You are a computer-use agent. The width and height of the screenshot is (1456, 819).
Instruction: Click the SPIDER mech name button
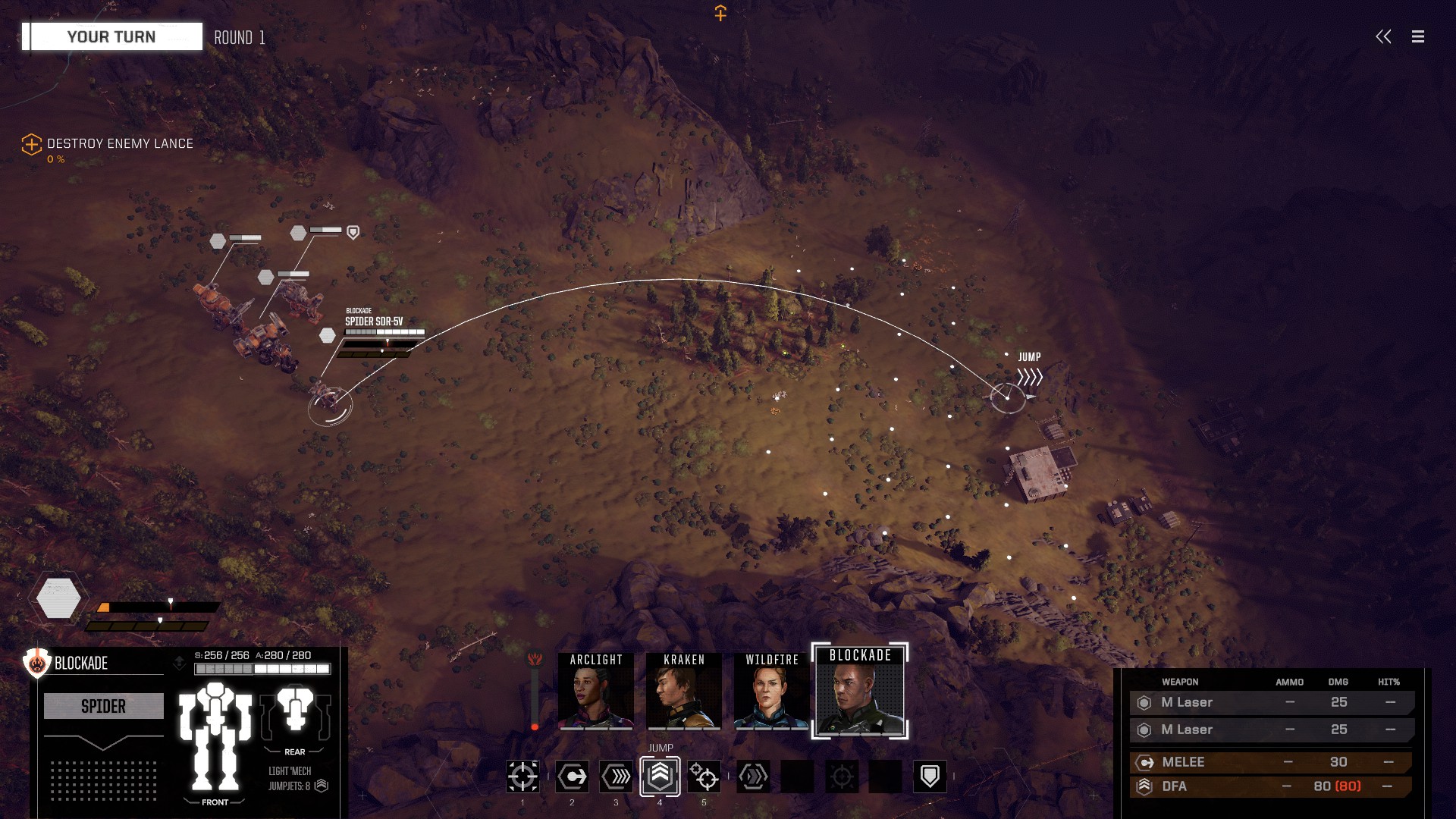pos(104,706)
